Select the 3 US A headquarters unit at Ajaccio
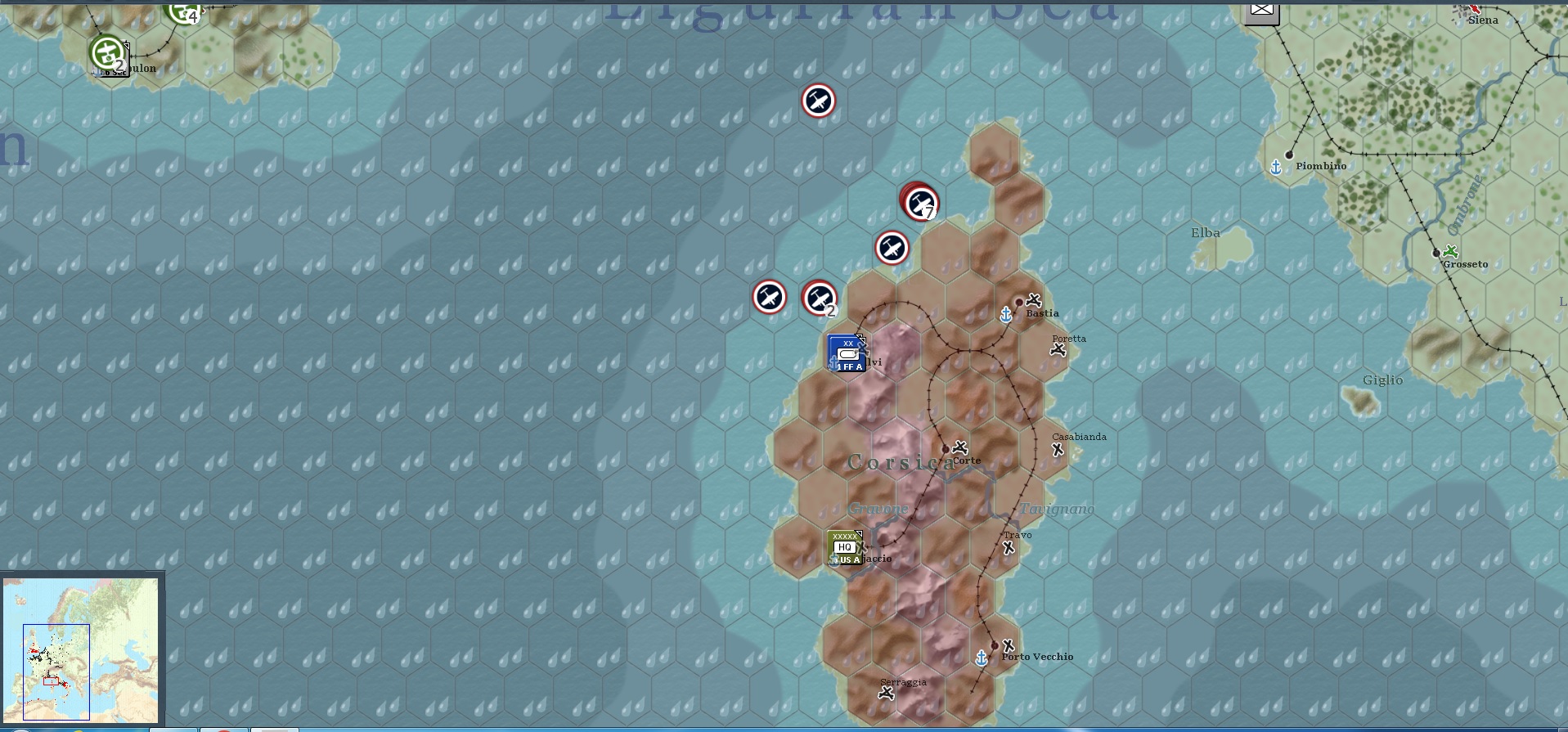The image size is (1568, 732). [x=847, y=546]
